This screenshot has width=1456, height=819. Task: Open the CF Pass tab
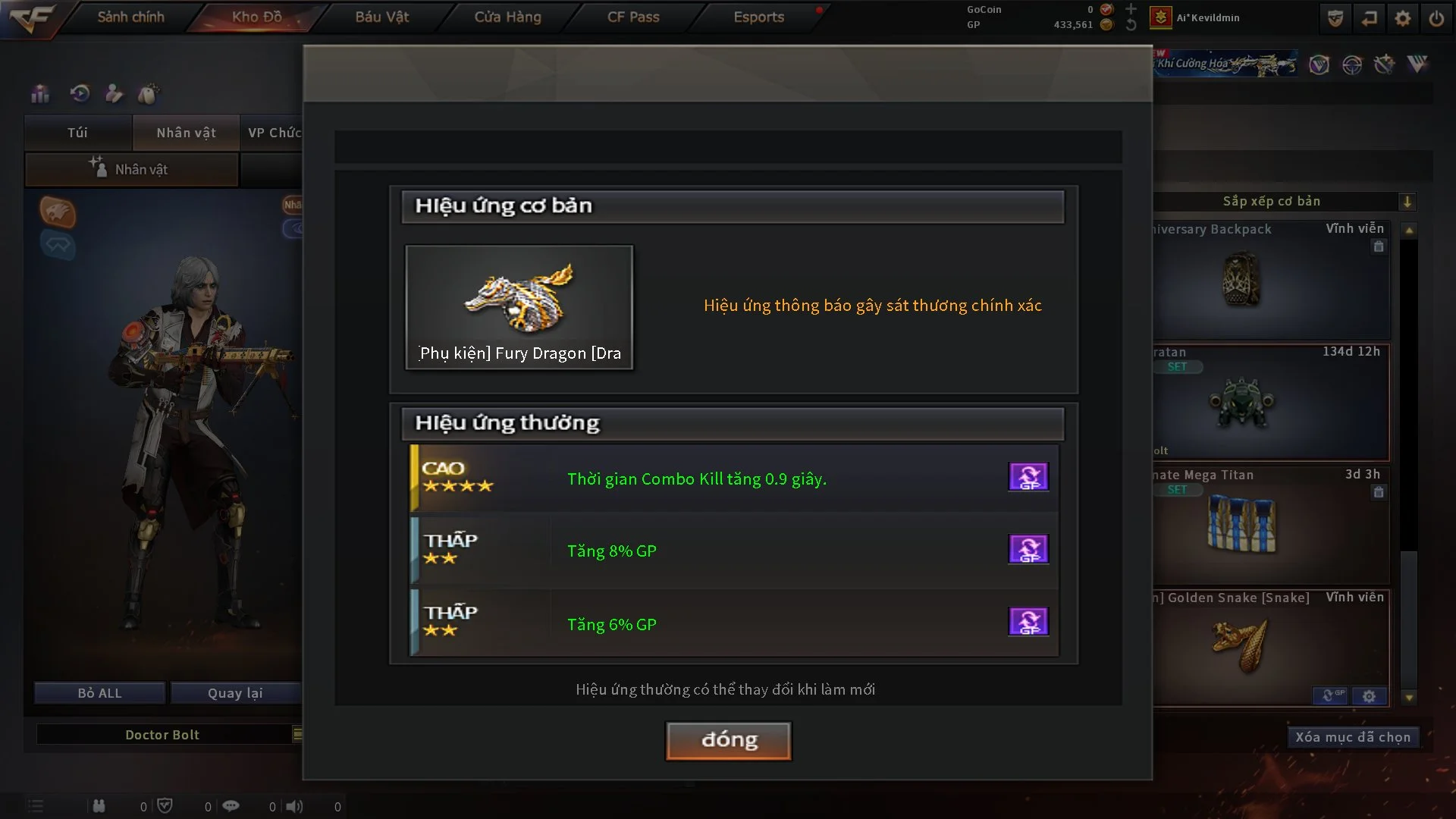pos(632,17)
